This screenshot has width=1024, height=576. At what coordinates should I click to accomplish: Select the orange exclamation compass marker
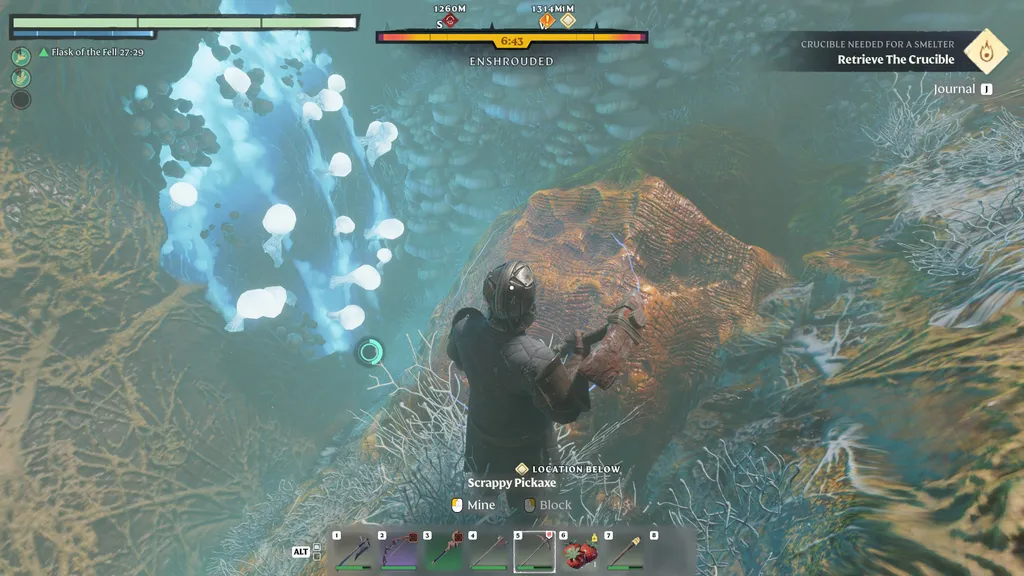pyautogui.click(x=547, y=20)
